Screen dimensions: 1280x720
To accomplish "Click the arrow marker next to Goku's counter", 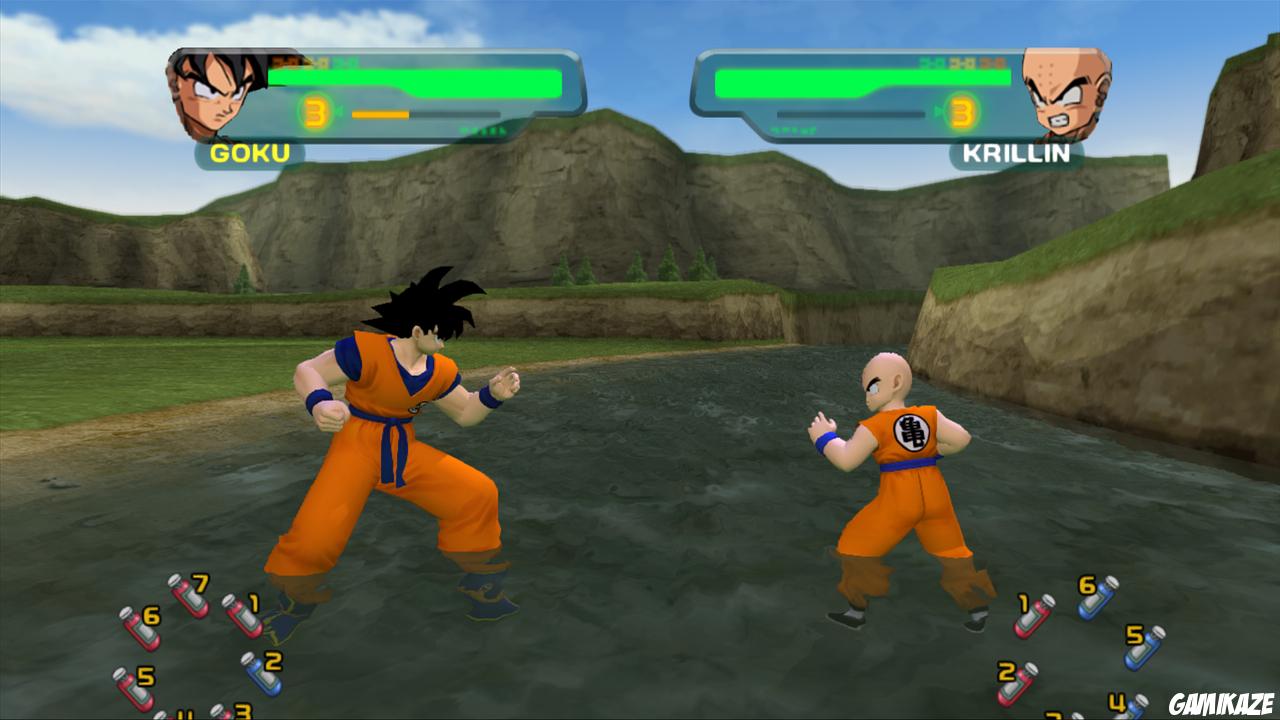I will tap(339, 110).
